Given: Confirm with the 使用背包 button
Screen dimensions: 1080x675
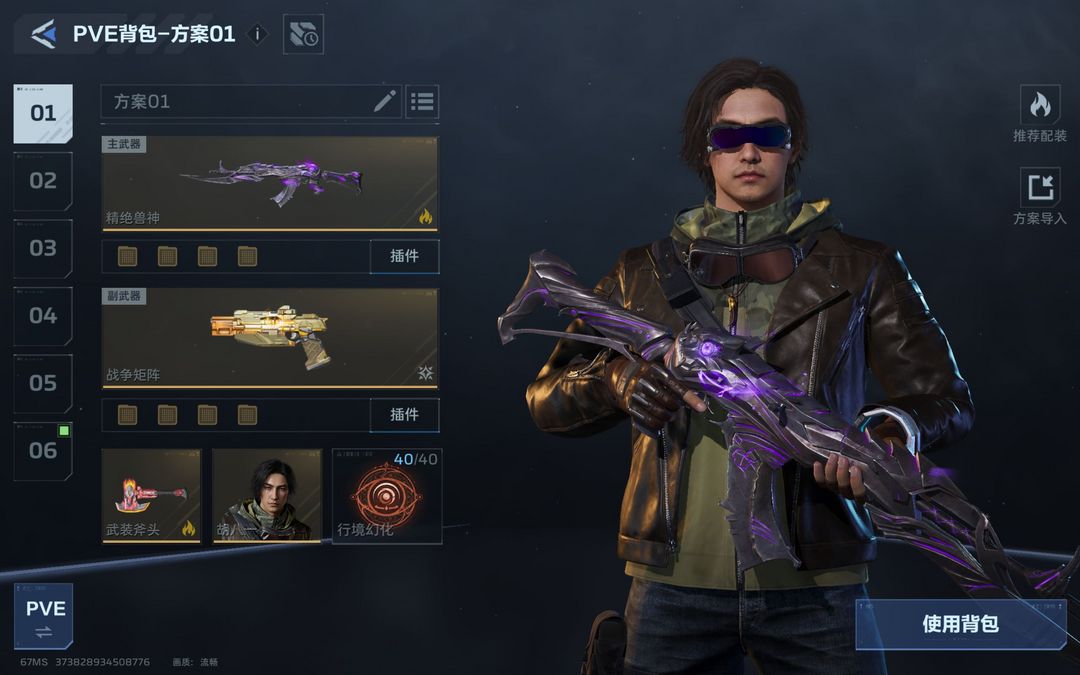Looking at the screenshot, I should coord(960,624).
